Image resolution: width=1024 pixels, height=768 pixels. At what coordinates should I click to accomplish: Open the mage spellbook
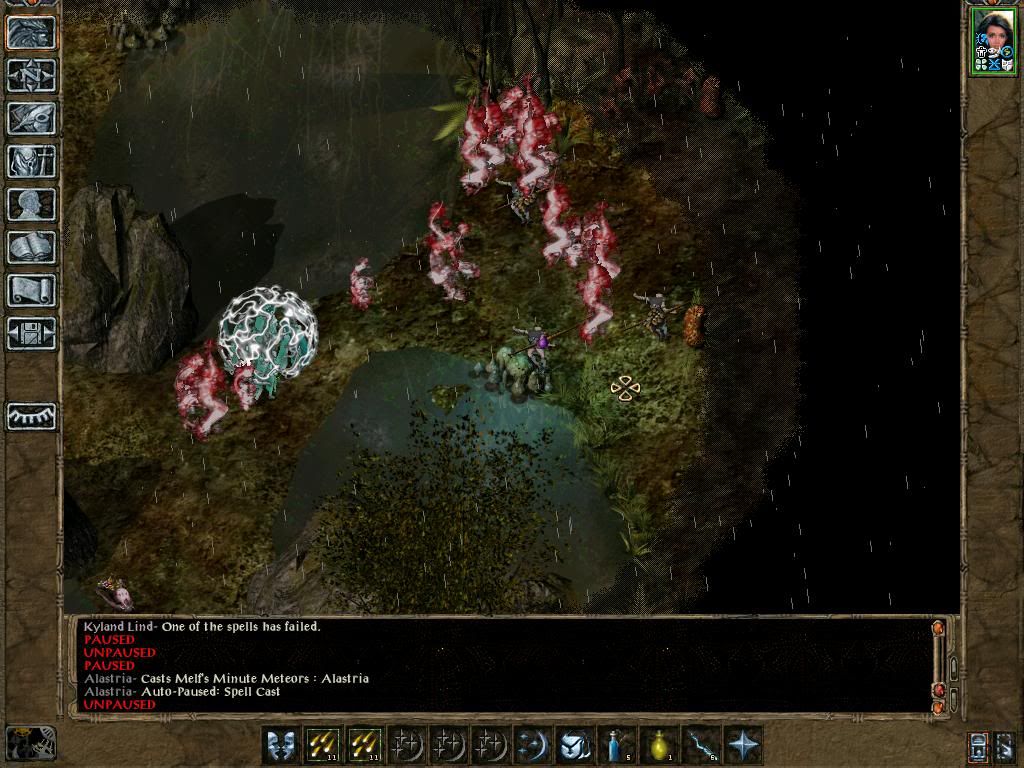point(31,247)
